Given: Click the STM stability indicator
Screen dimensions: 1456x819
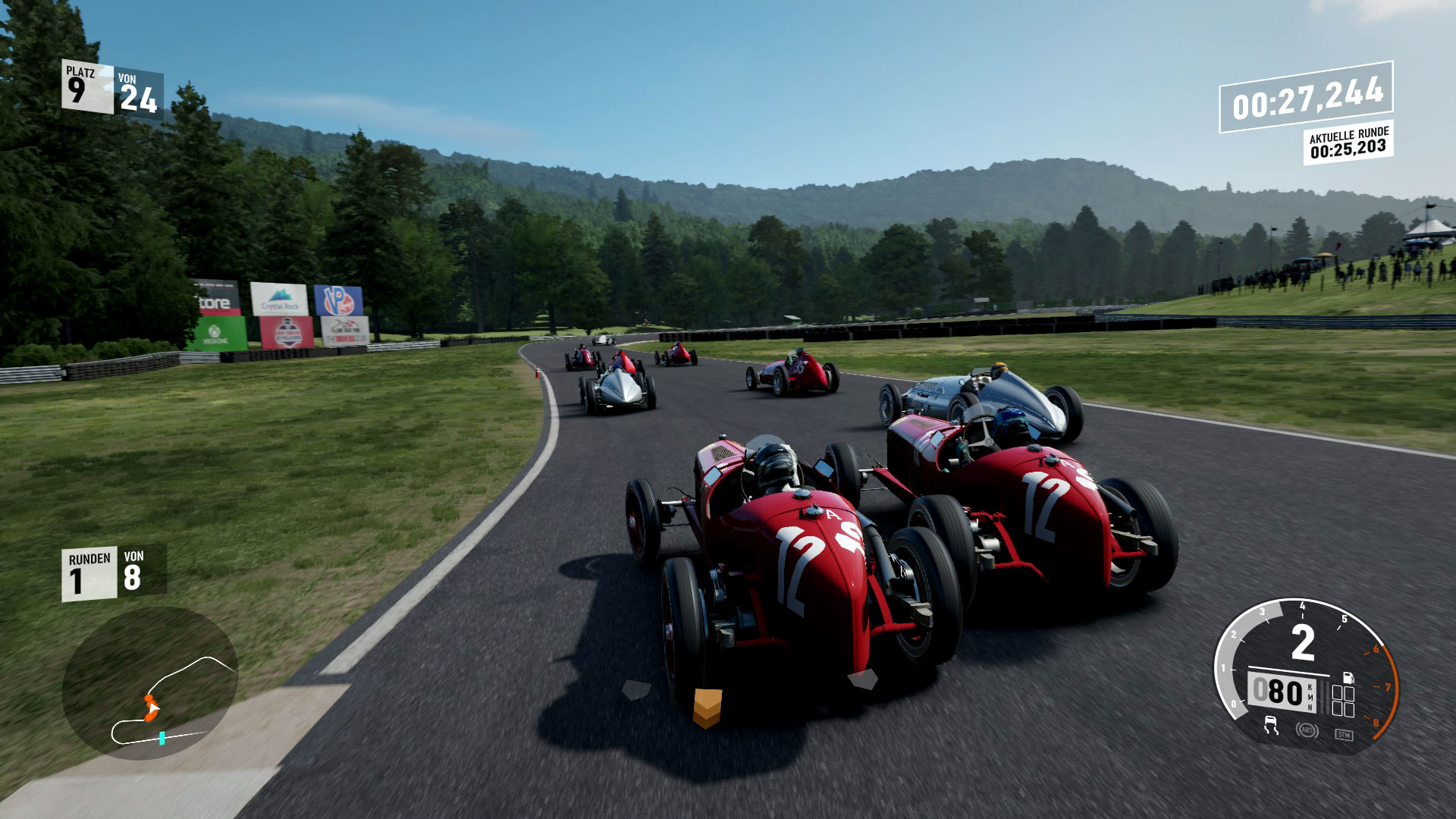Looking at the screenshot, I should coord(1344,733).
